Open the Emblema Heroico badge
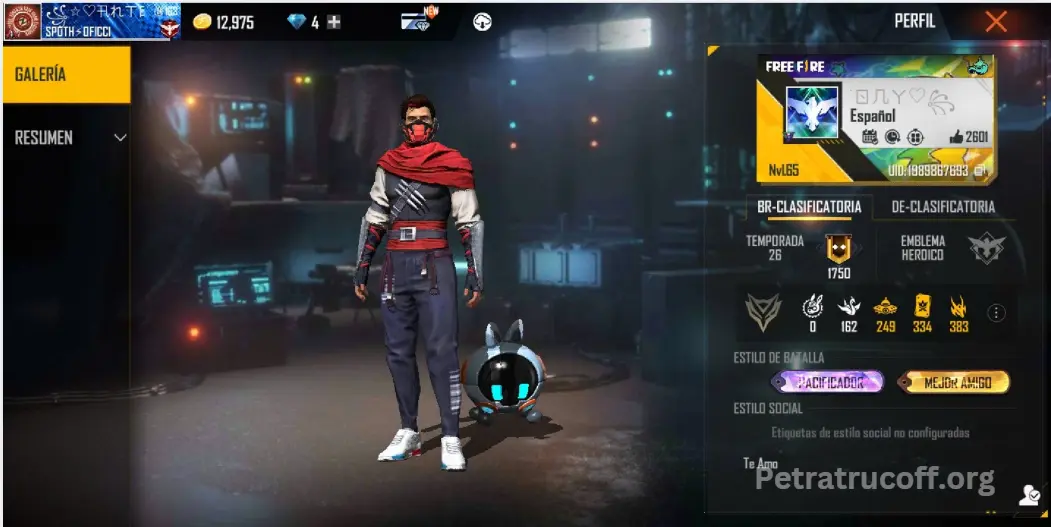1051x527 pixels. (985, 248)
